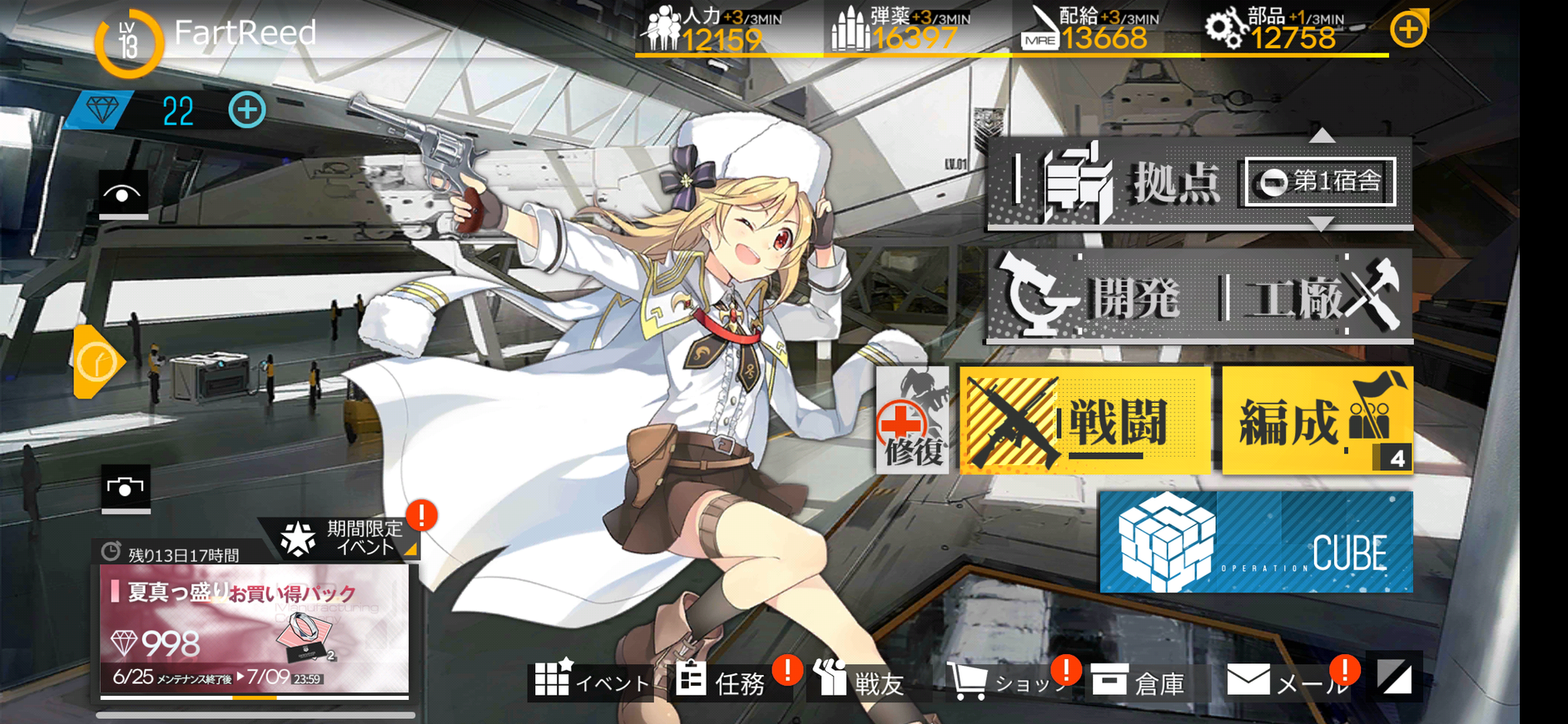Screen dimensions: 1568x724
Task: Go to the 拠点 base
Action: [1115, 181]
